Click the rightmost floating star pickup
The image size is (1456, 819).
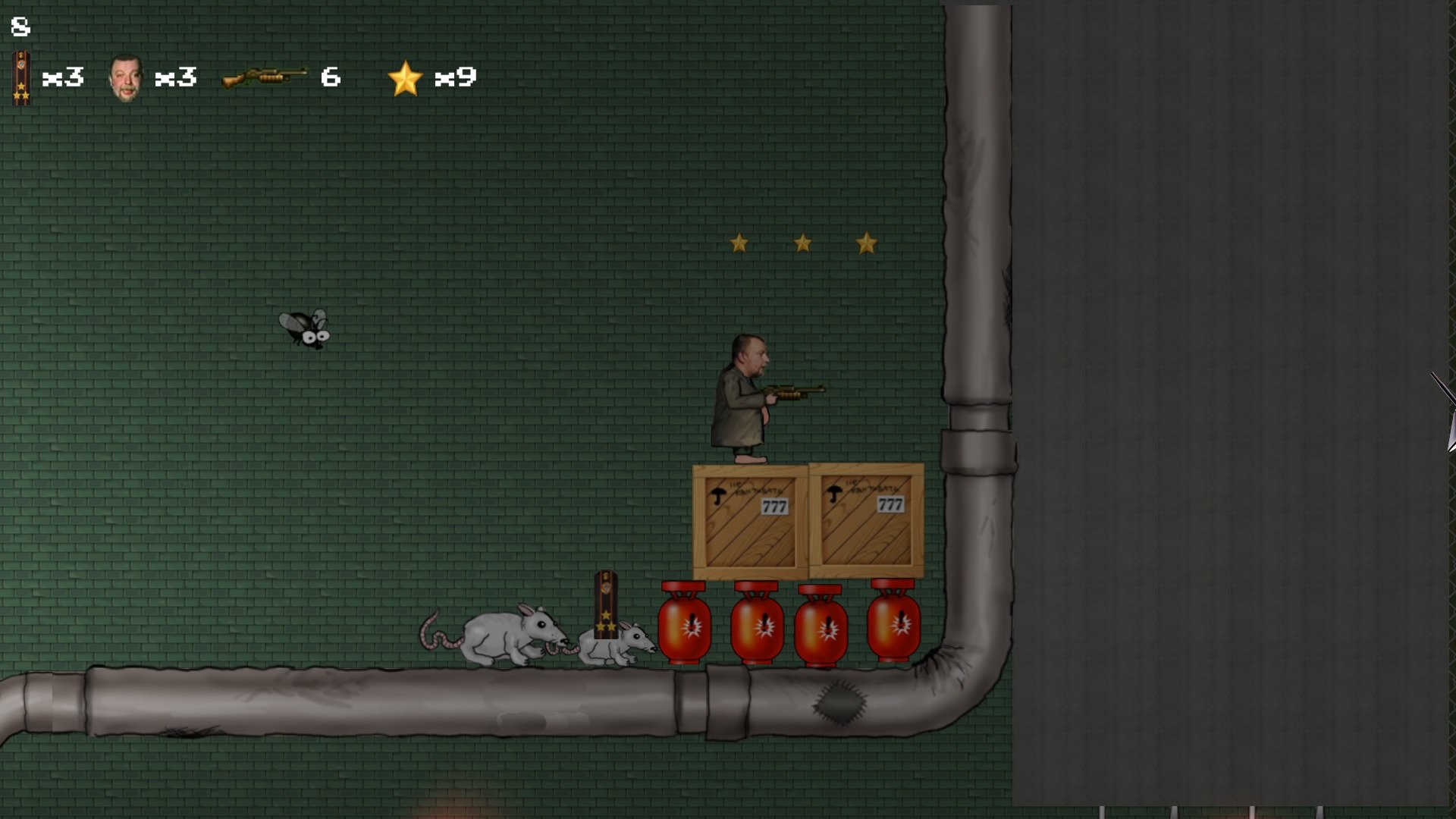[x=867, y=243]
